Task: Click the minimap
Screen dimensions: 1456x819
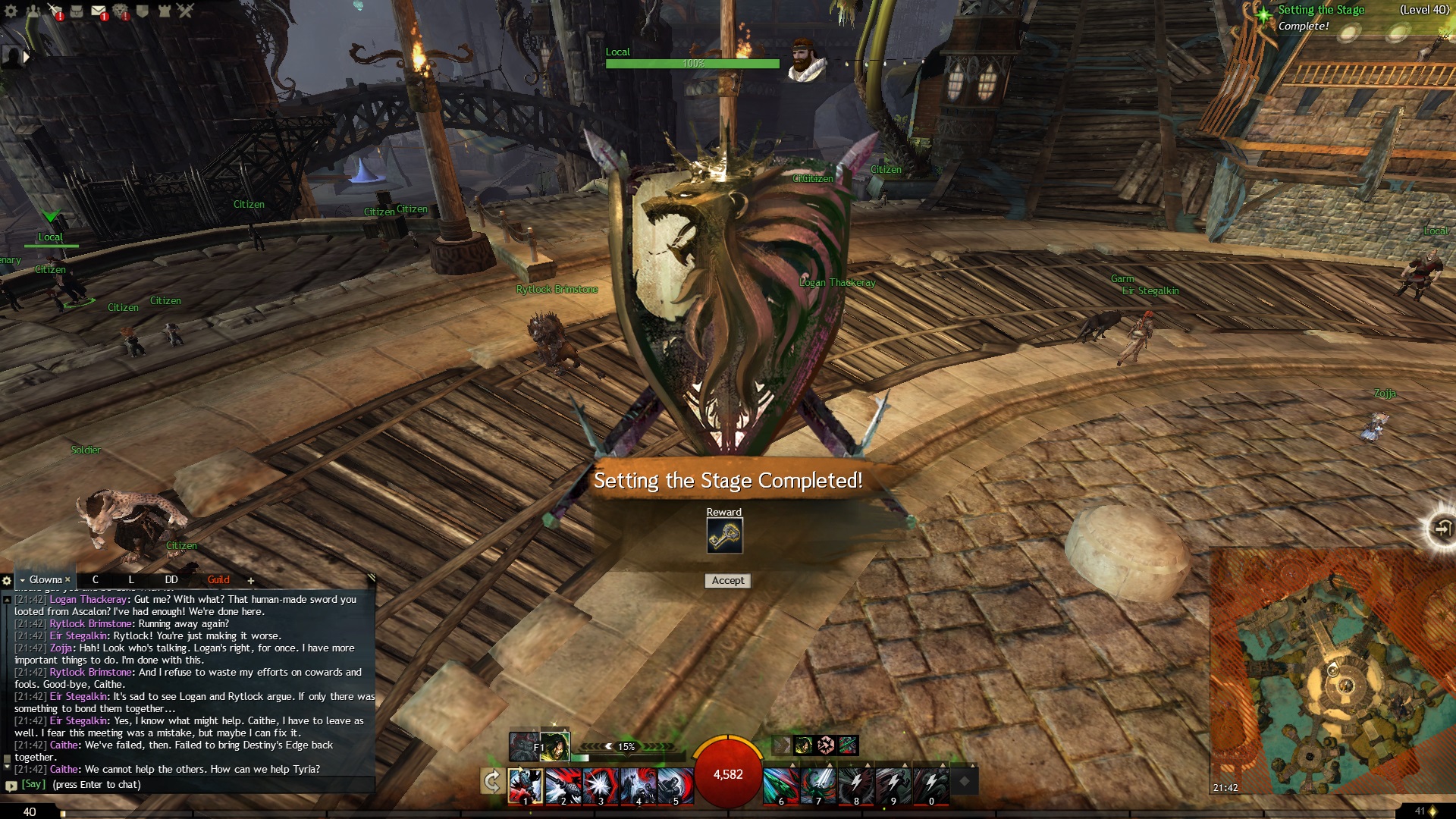Action: [x=1331, y=671]
